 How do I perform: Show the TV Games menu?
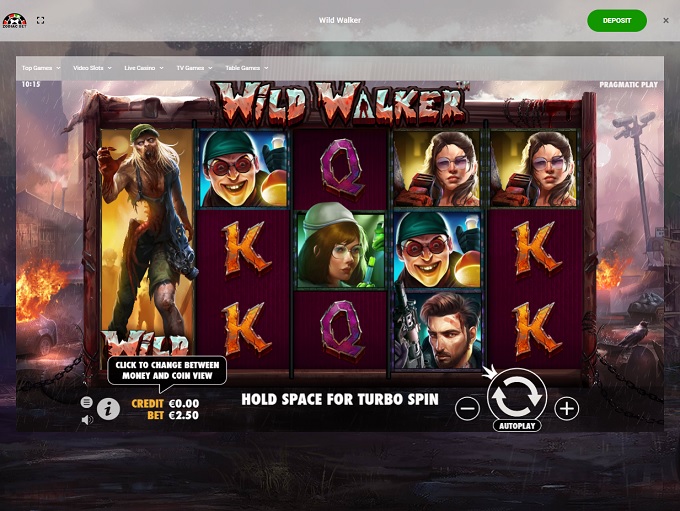[193, 68]
